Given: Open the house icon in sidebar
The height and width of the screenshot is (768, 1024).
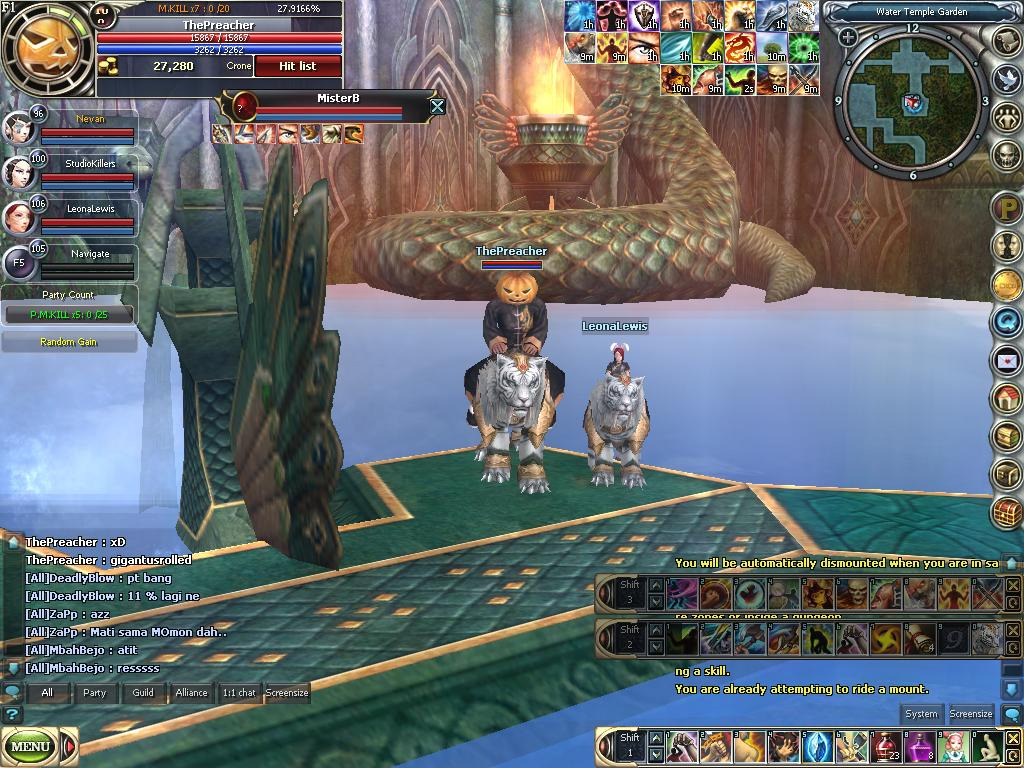Looking at the screenshot, I should pyautogui.click(x=1006, y=398).
